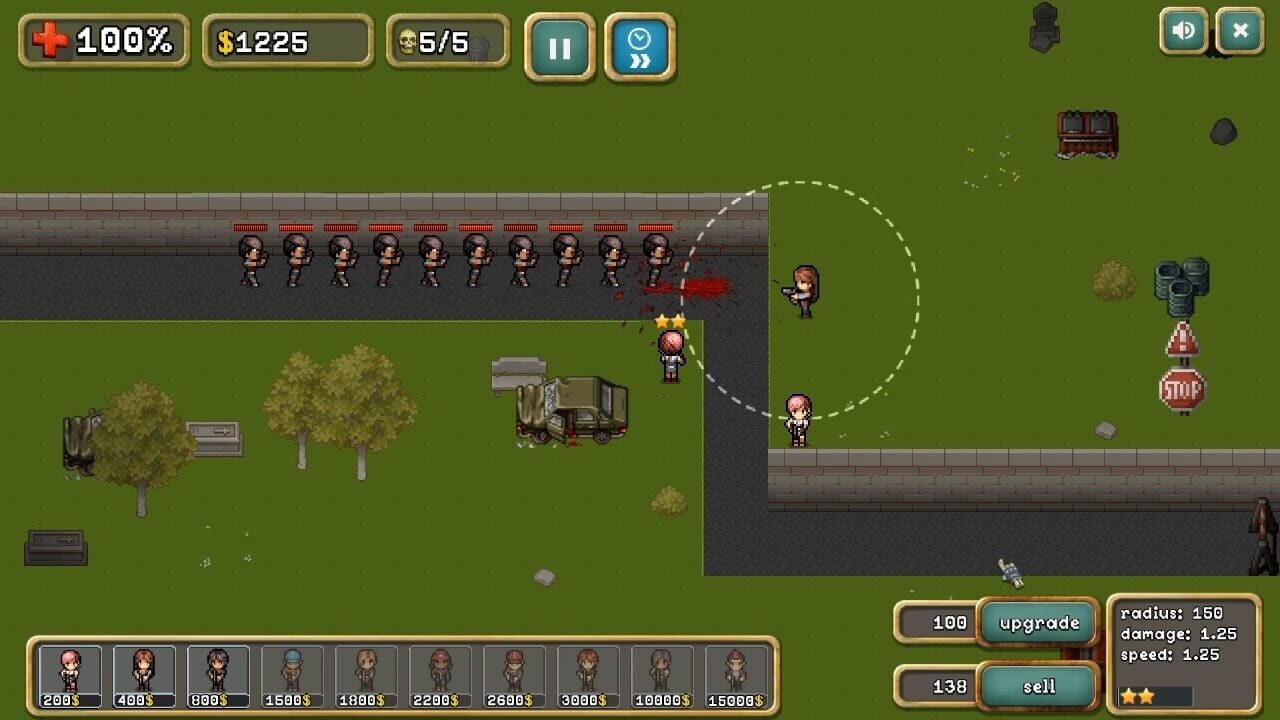Activate fast-forward game speed
Screen dimensions: 1280x720
point(640,45)
